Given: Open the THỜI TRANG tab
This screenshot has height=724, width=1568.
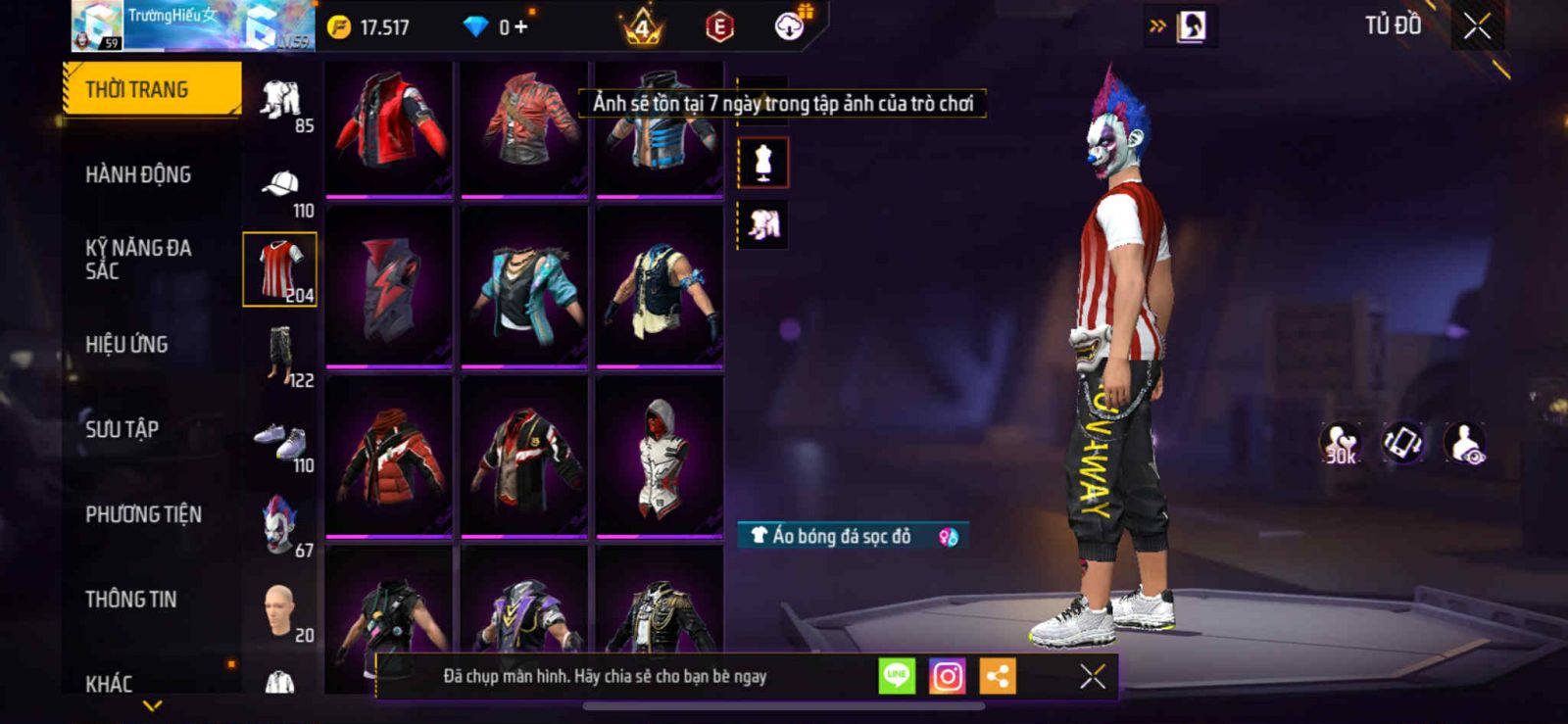Looking at the screenshot, I should [151, 89].
